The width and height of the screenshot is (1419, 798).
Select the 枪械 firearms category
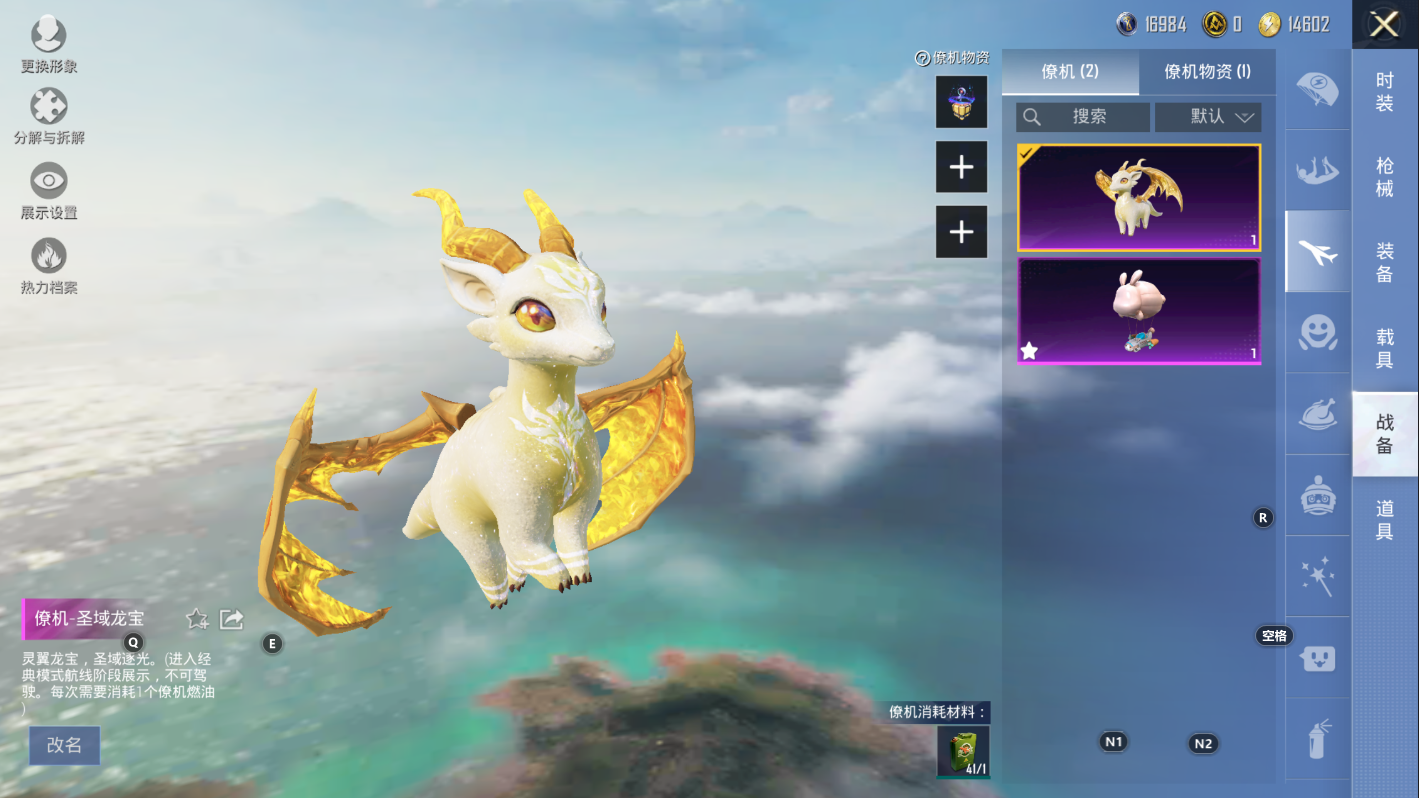(x=1384, y=177)
